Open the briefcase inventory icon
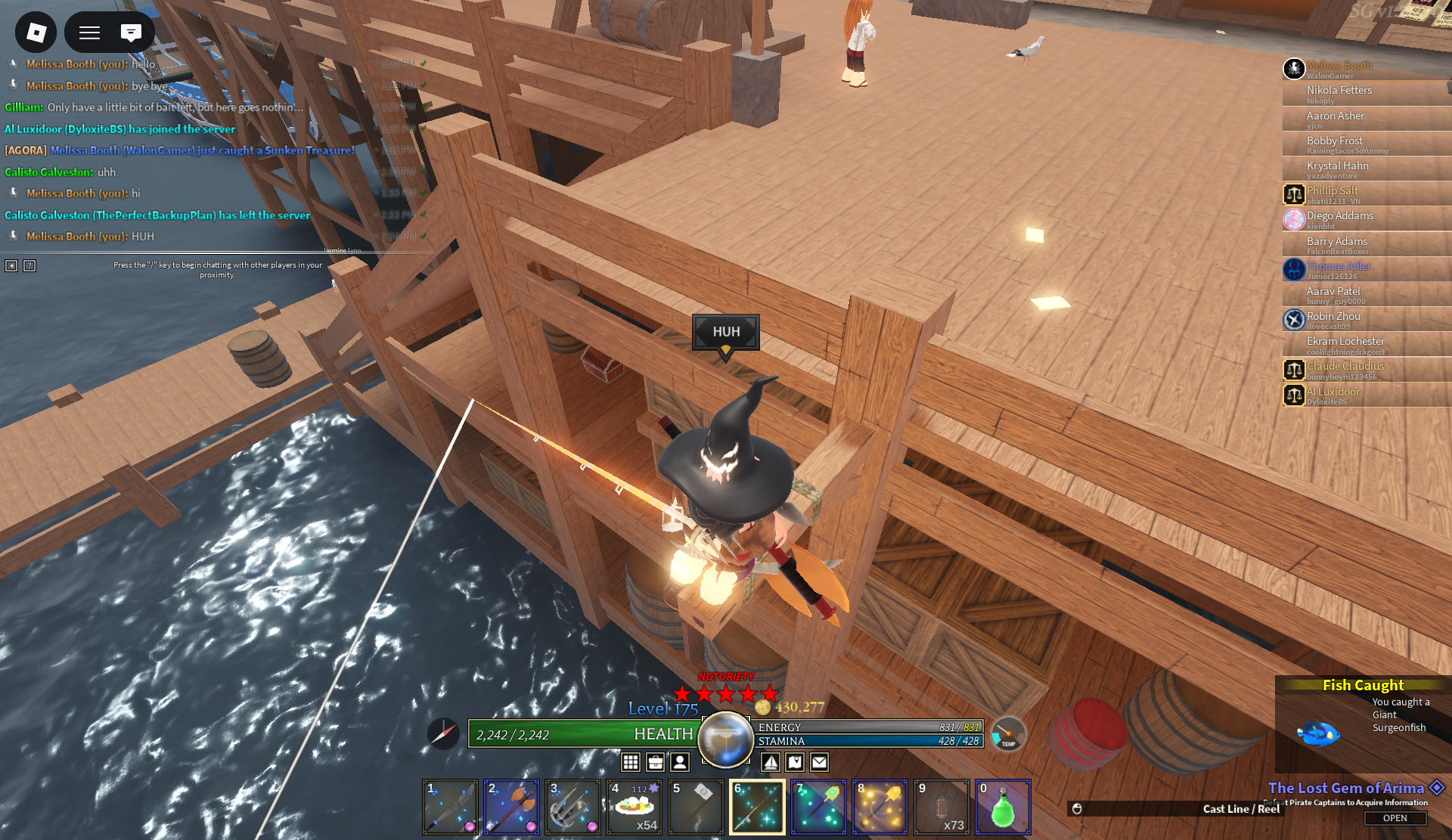 656,762
